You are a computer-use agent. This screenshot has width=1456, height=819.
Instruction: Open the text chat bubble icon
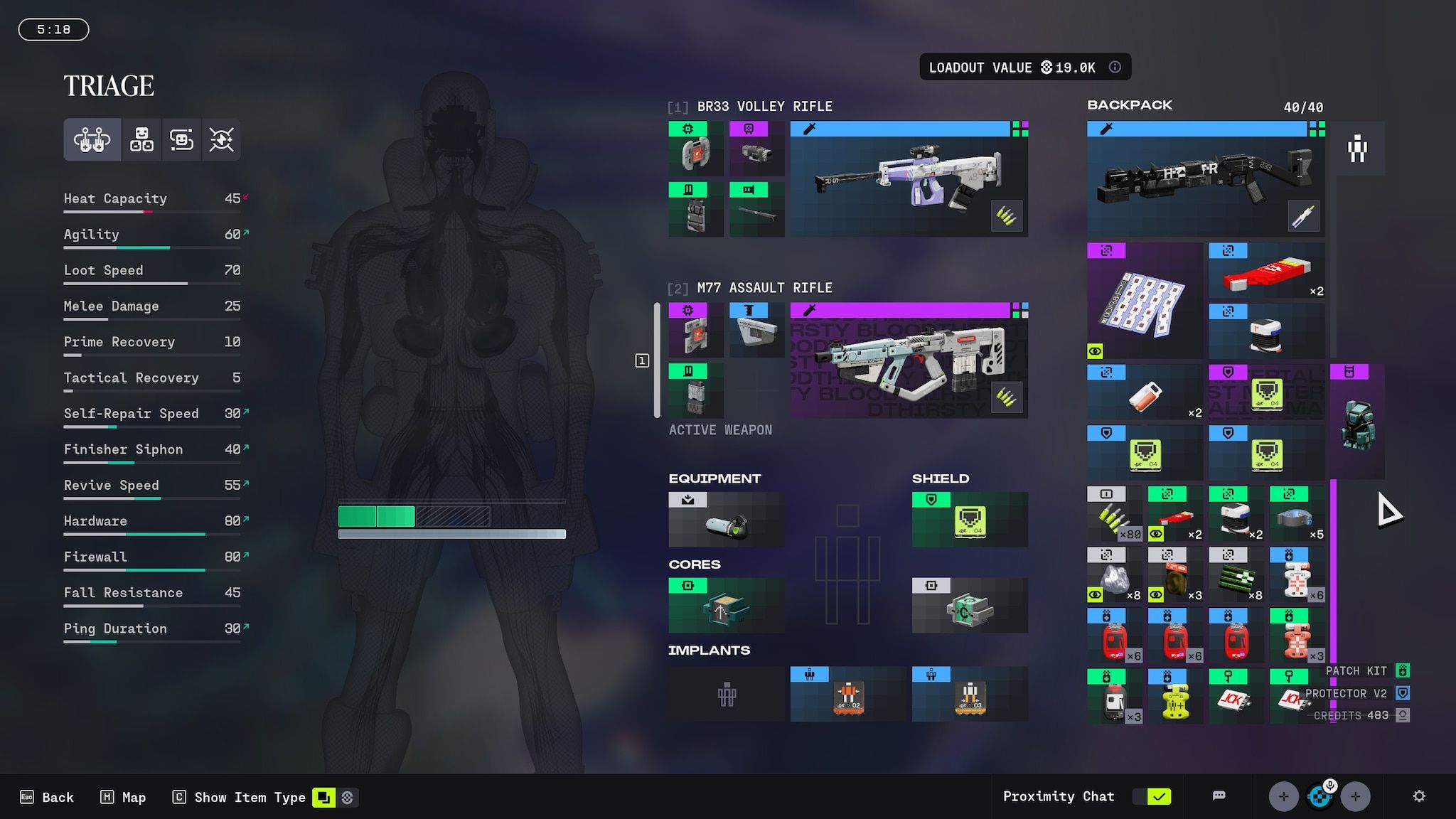click(1219, 796)
